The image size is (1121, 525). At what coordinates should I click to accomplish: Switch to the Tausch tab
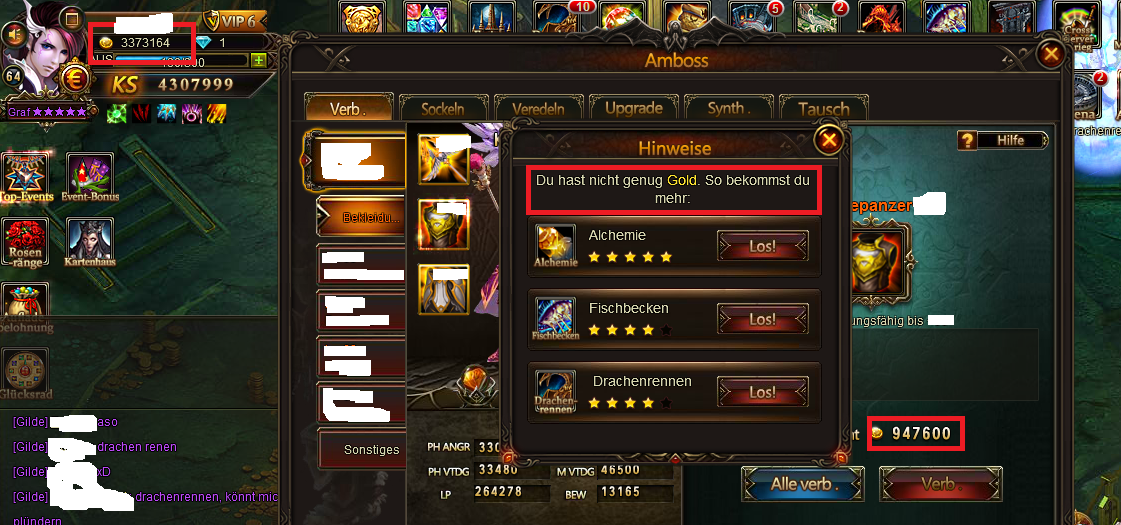tap(824, 108)
